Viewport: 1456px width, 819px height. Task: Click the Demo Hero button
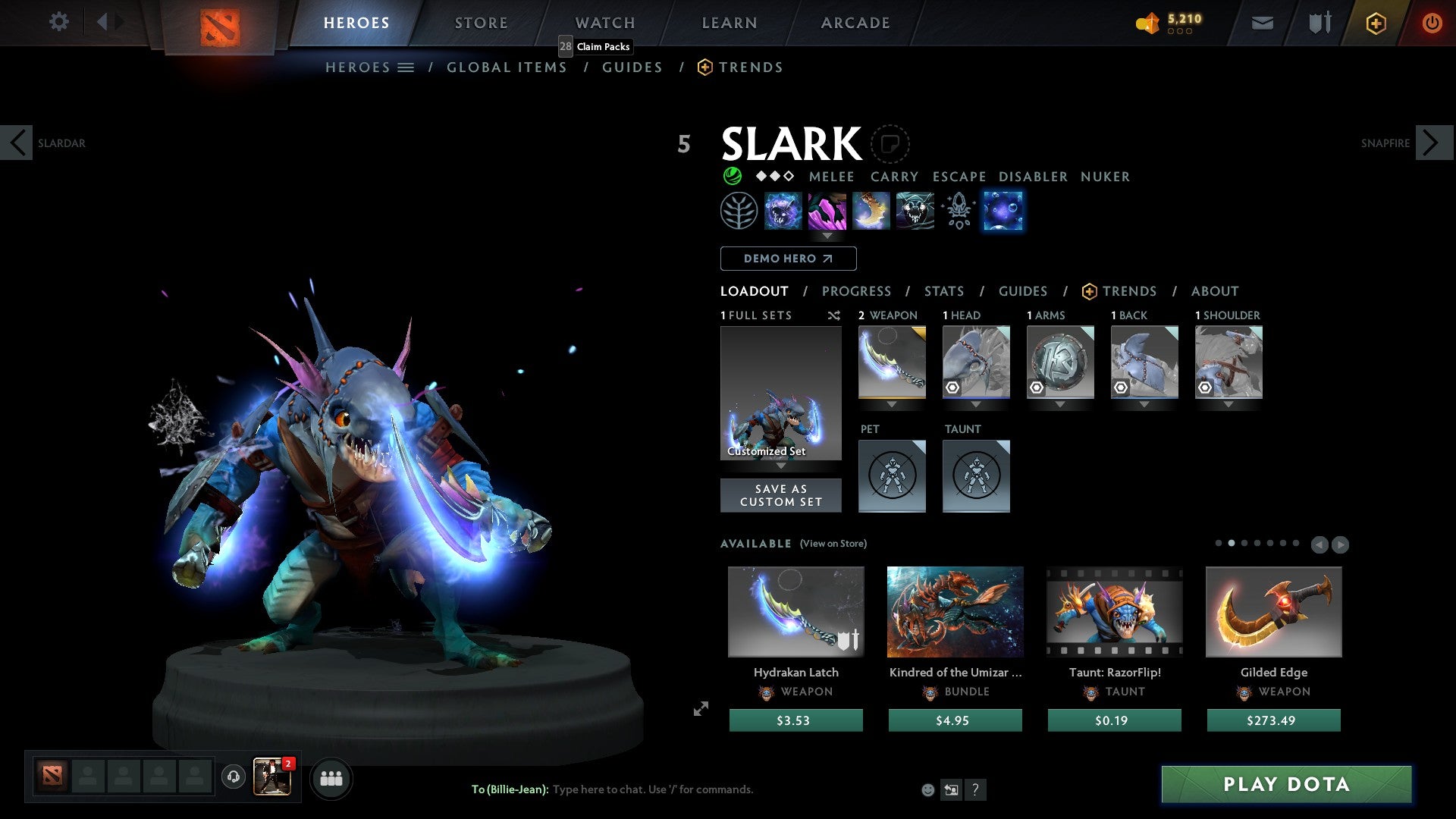(787, 258)
